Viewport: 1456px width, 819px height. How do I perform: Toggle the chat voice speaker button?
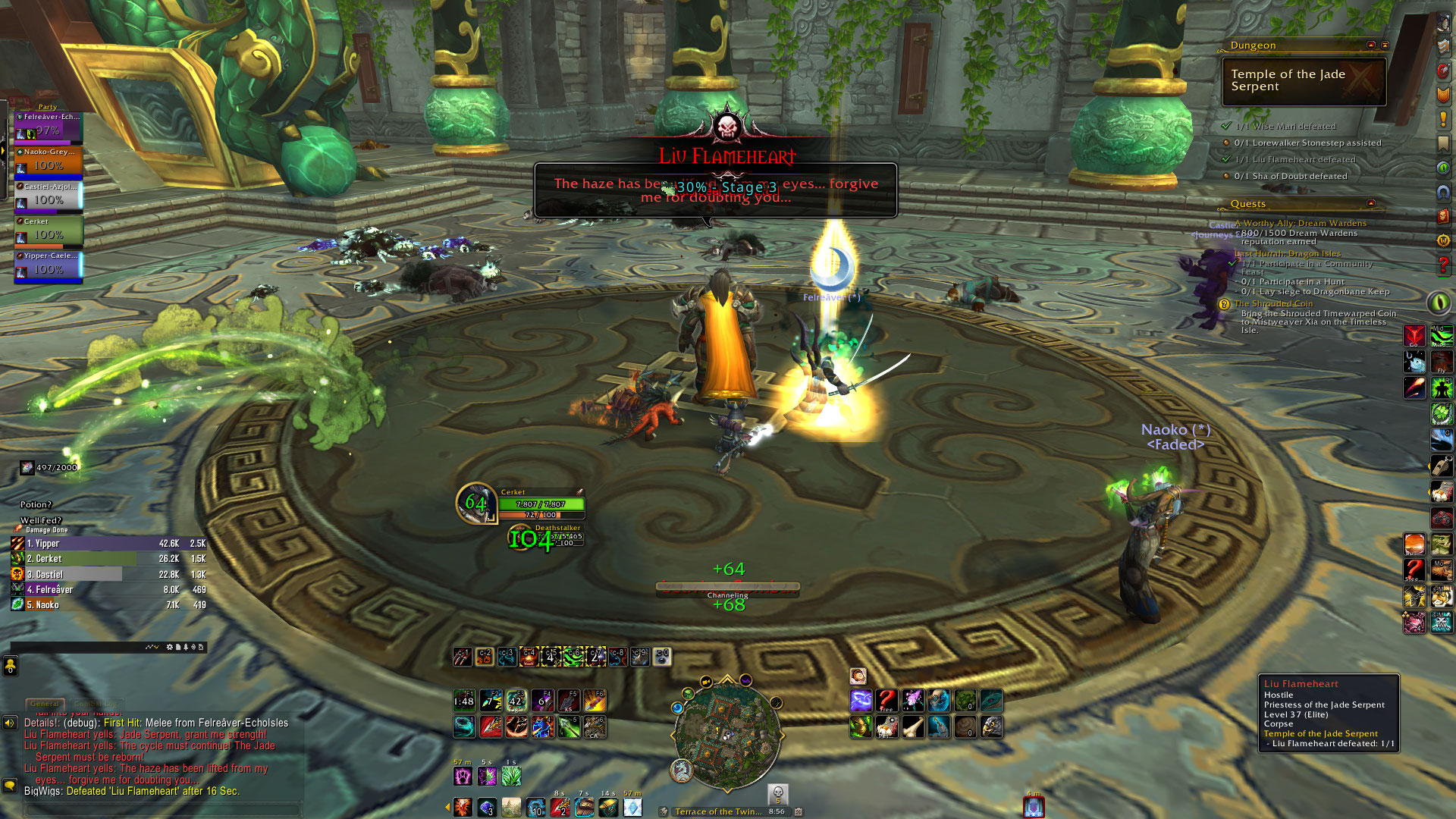[10, 723]
